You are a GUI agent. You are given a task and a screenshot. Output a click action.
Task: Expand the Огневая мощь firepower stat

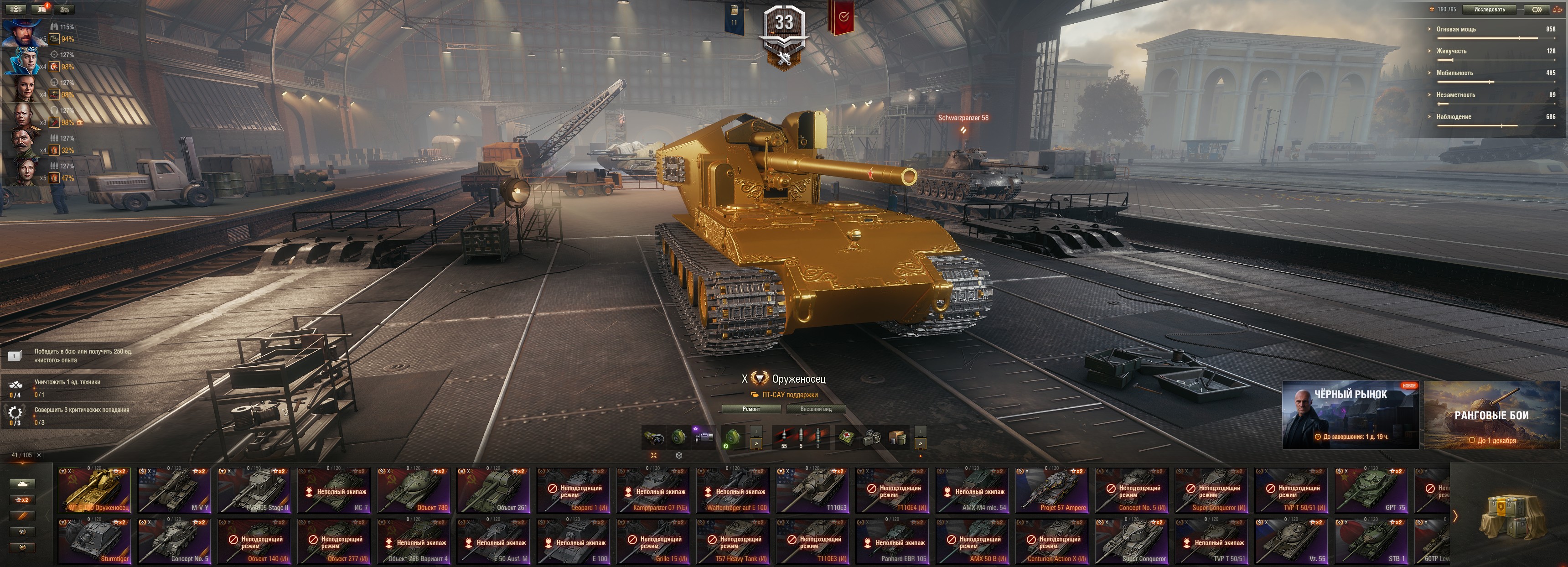pyautogui.click(x=1456, y=29)
